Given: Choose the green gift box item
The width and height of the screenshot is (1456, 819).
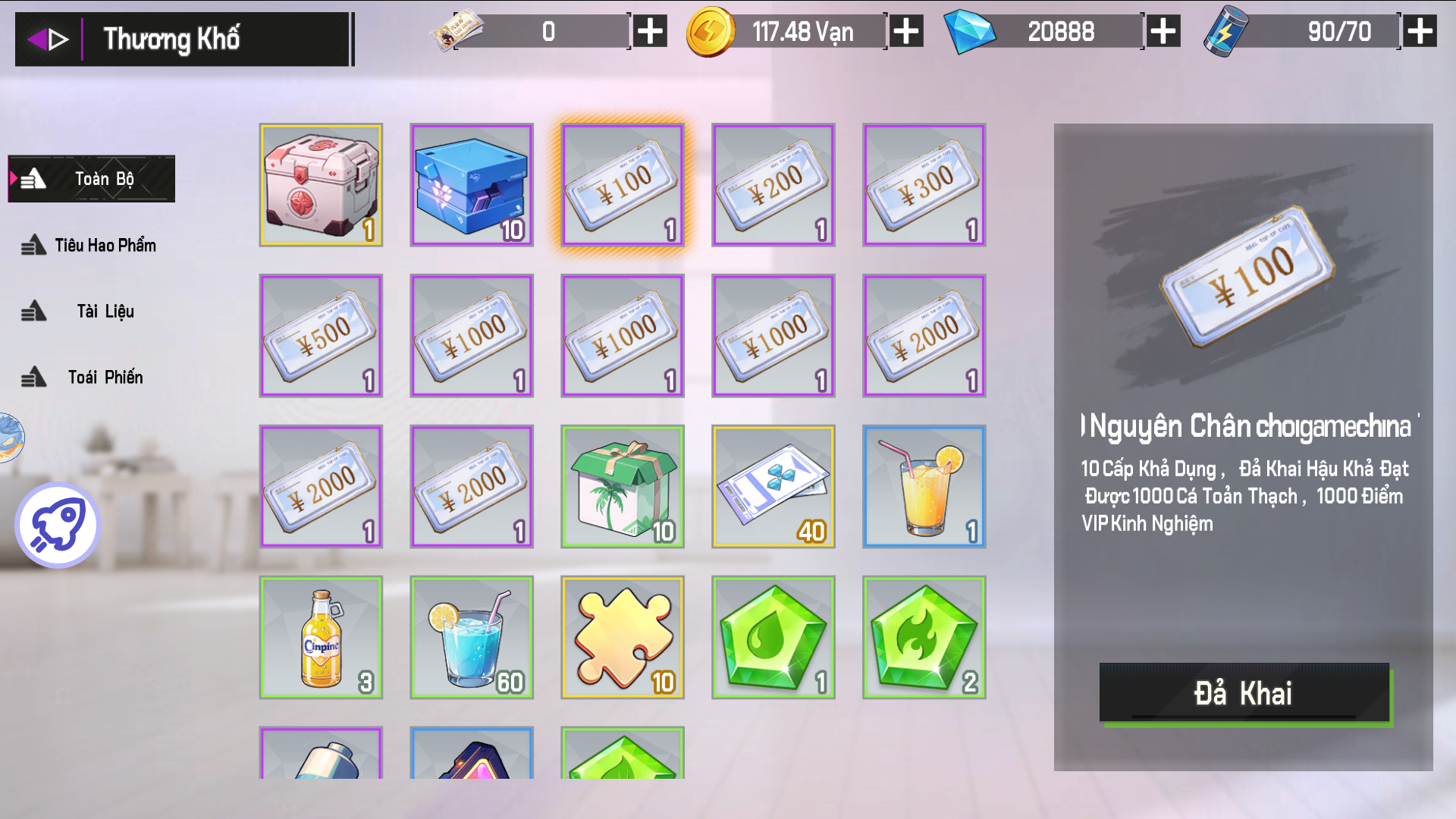Looking at the screenshot, I should pos(623,486).
